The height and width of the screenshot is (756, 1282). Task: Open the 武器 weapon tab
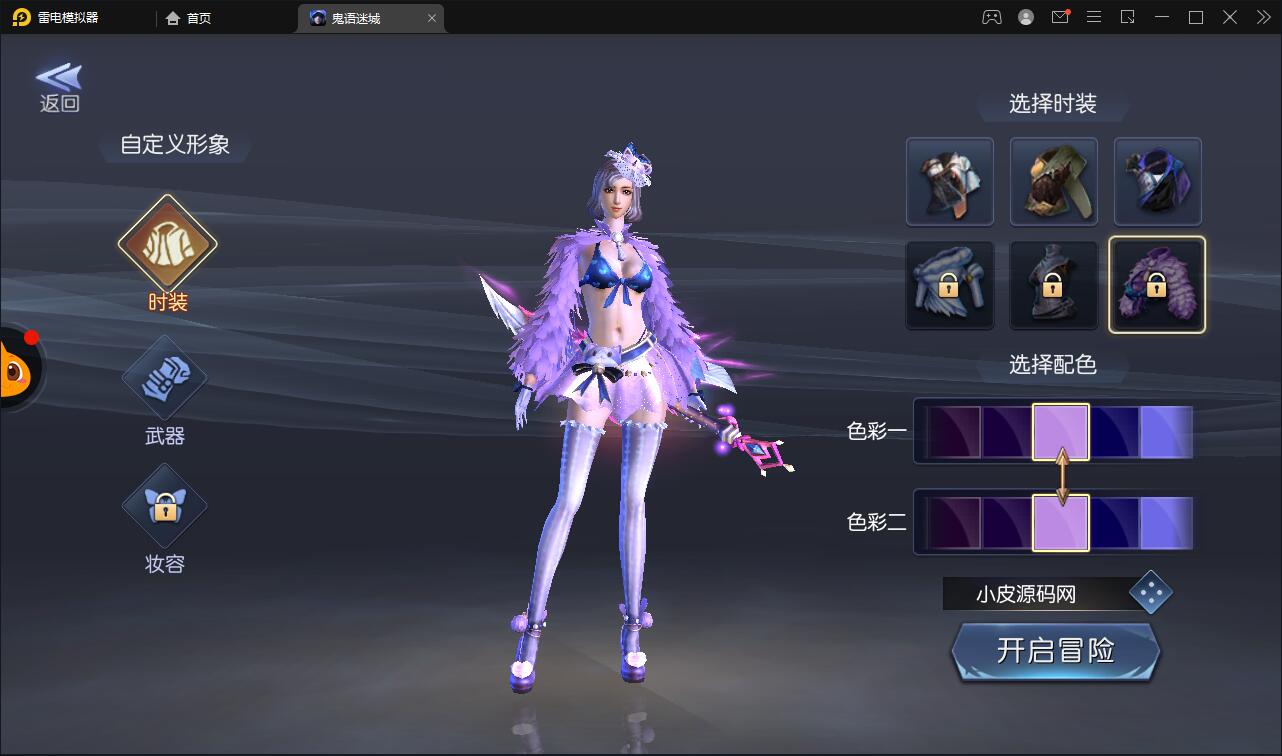[x=165, y=379]
